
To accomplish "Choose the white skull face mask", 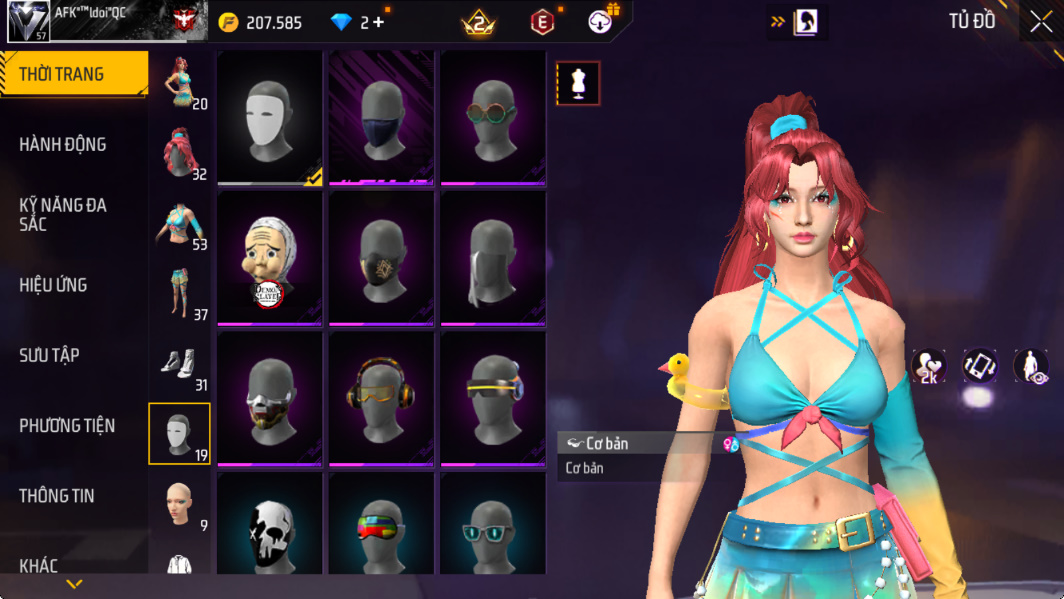I will tap(270, 525).
